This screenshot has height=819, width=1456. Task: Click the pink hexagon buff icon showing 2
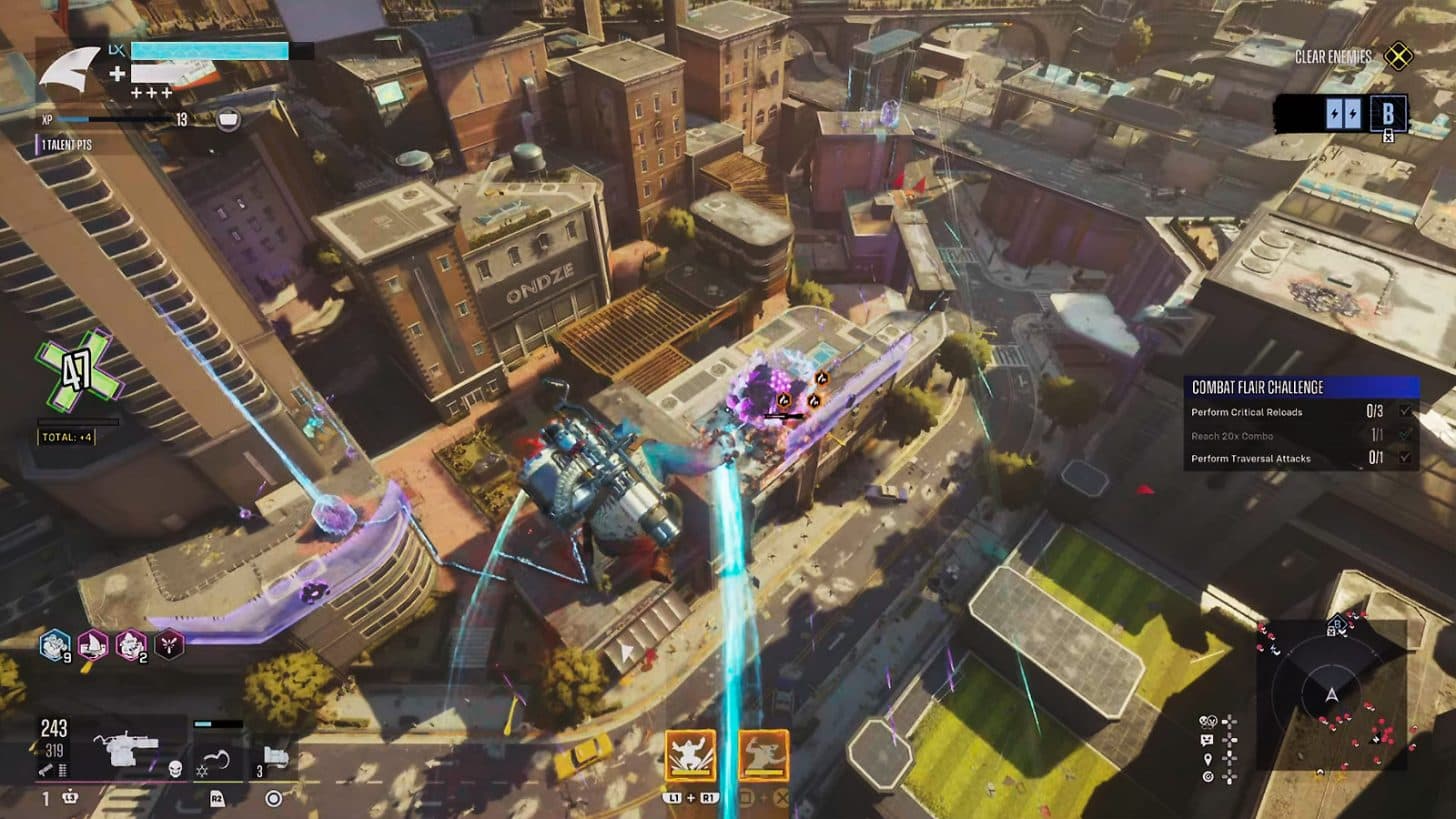click(131, 645)
